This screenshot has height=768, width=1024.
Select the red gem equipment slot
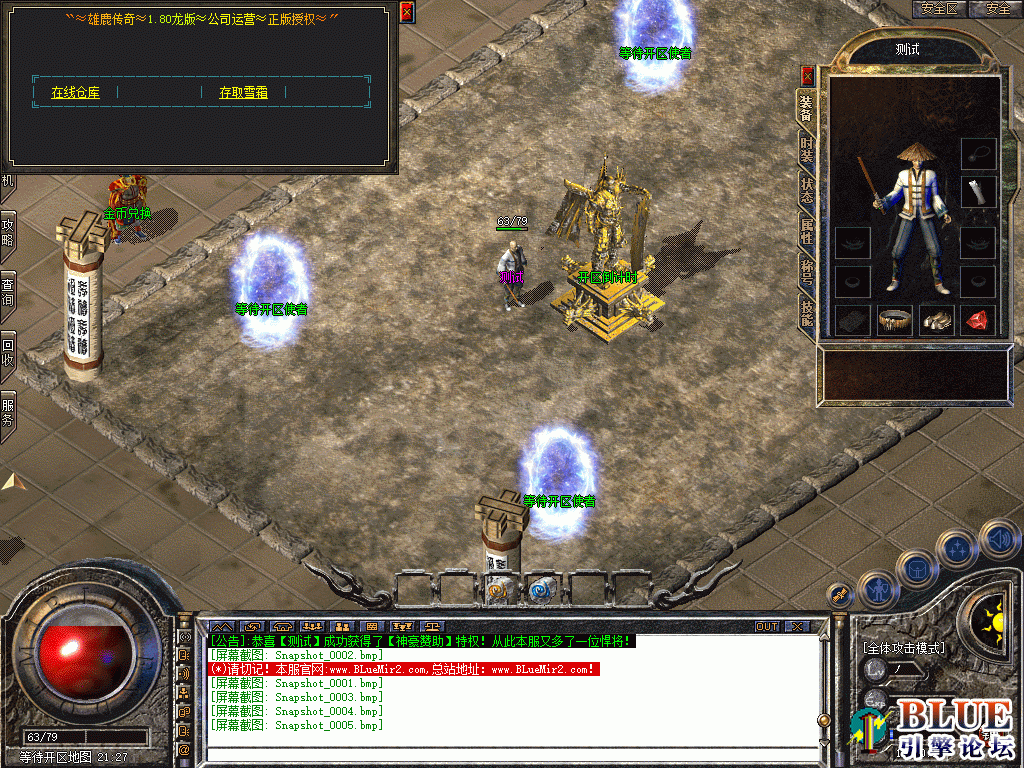tap(978, 320)
